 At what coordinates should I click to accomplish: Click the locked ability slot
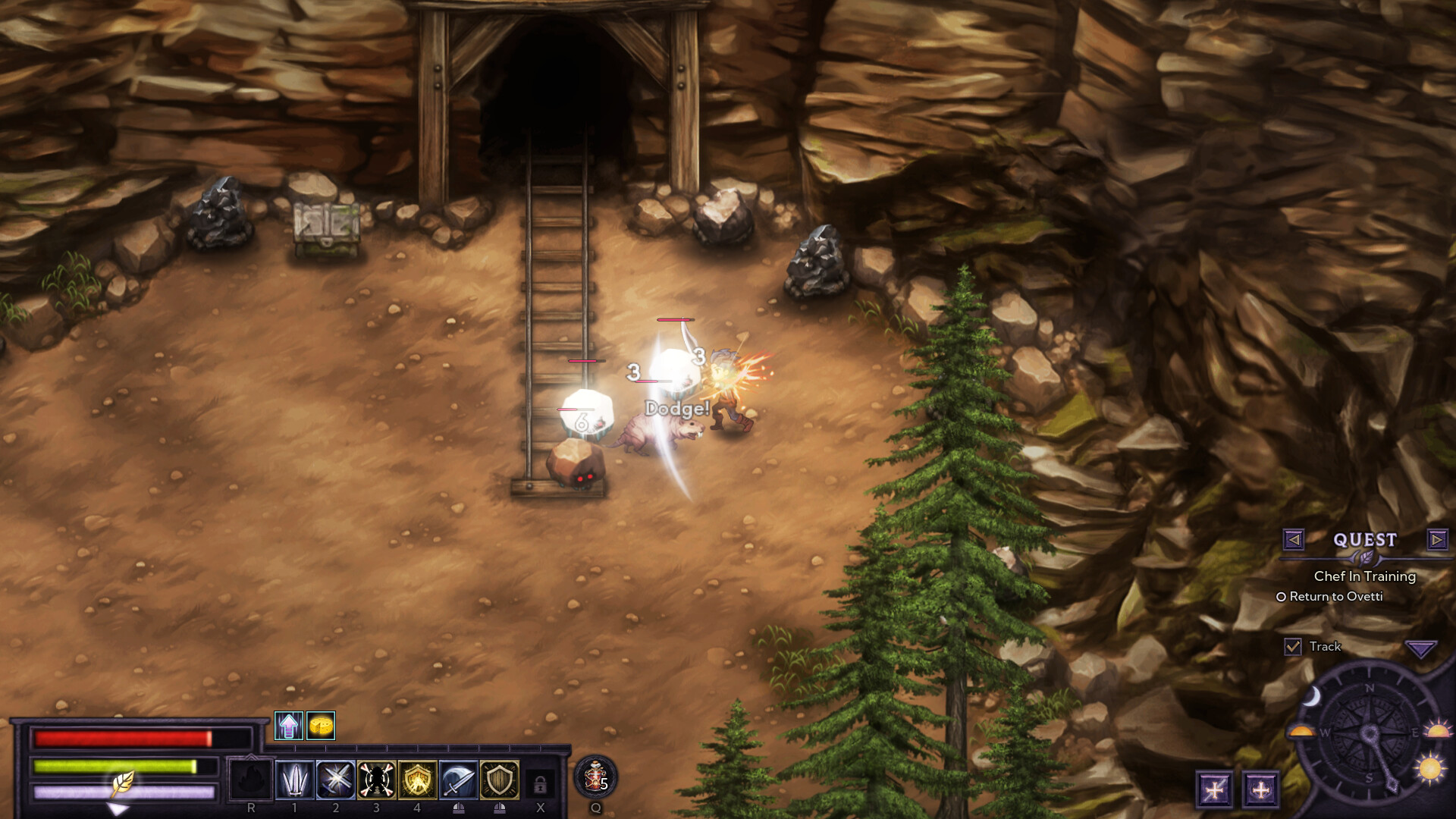point(540,783)
